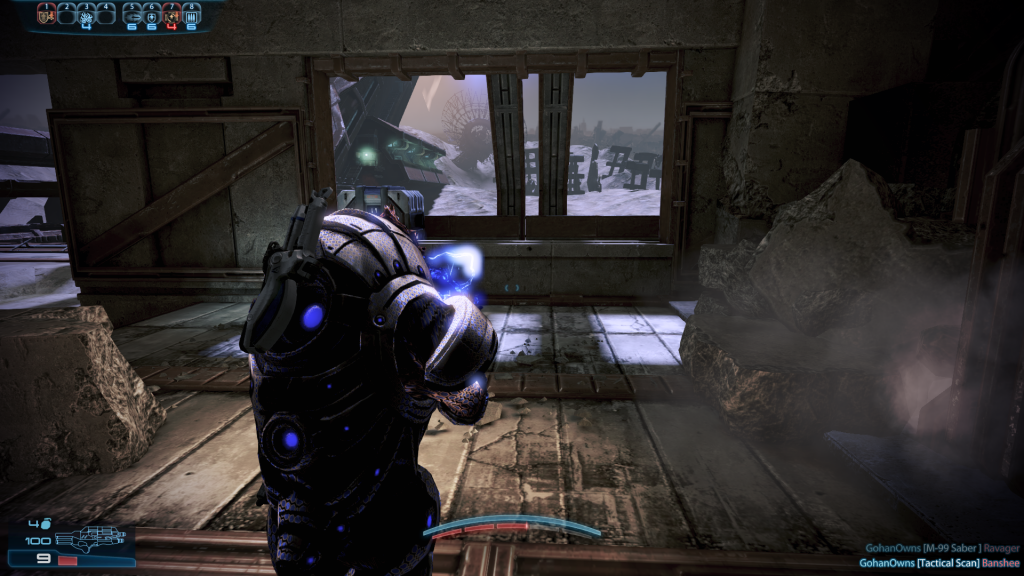This screenshot has width=1024, height=576.
Task: Use the shield consumable in slot 6
Action: tap(151, 14)
